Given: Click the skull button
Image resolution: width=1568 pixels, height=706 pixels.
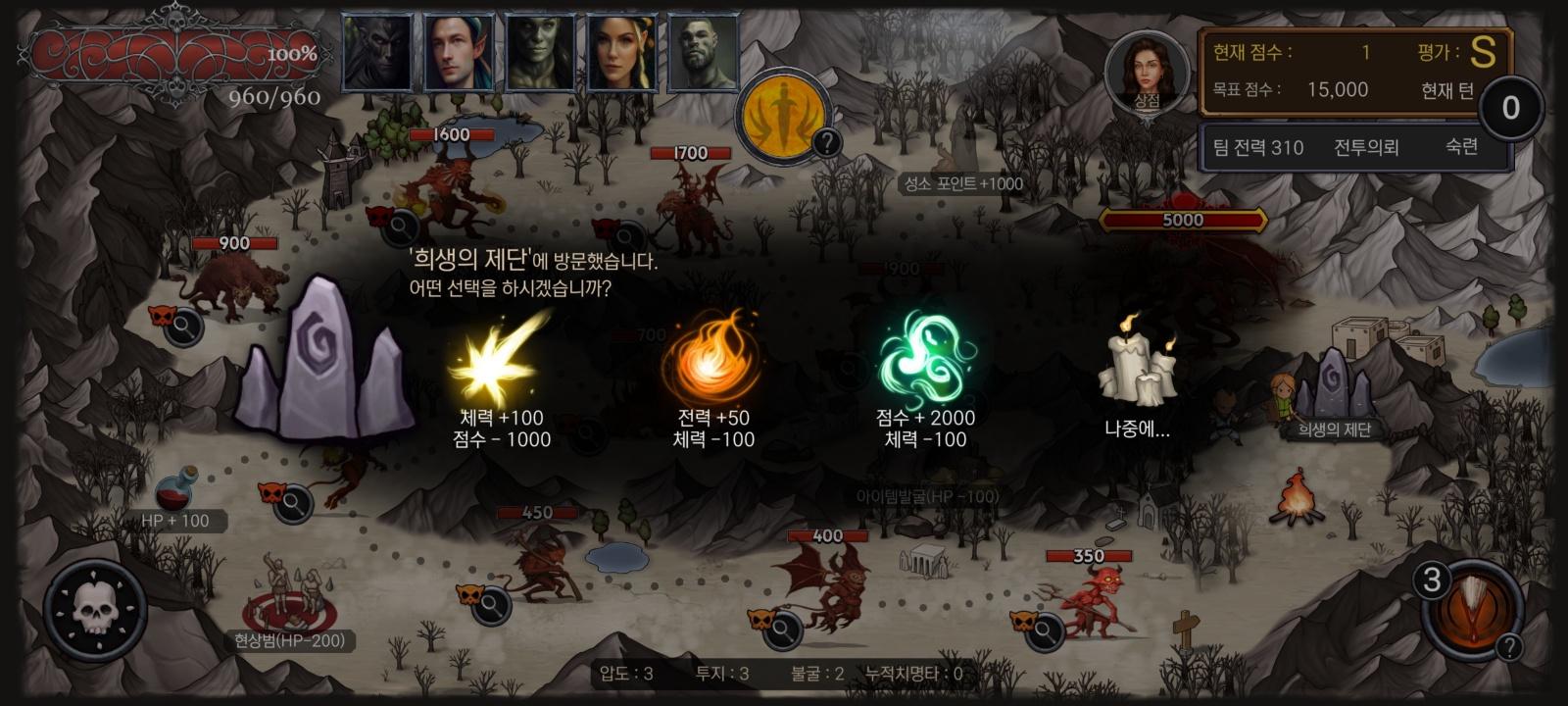Looking at the screenshot, I should tap(95, 610).
